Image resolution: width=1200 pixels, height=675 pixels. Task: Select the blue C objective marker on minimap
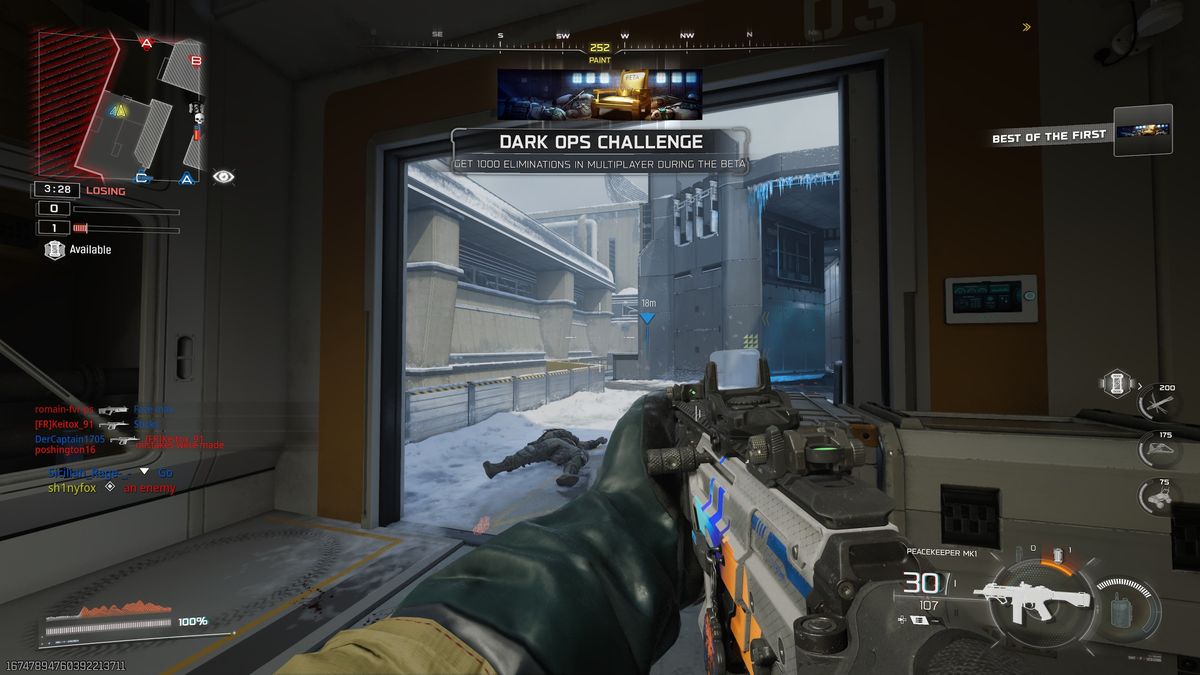[x=142, y=179]
